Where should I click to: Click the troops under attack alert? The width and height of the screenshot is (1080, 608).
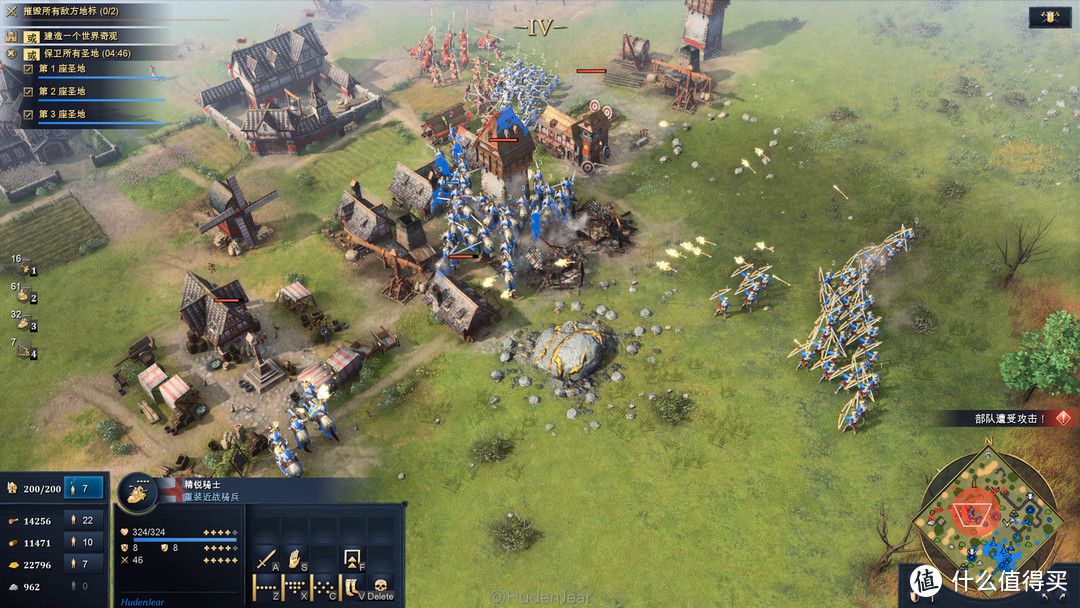1010,419
